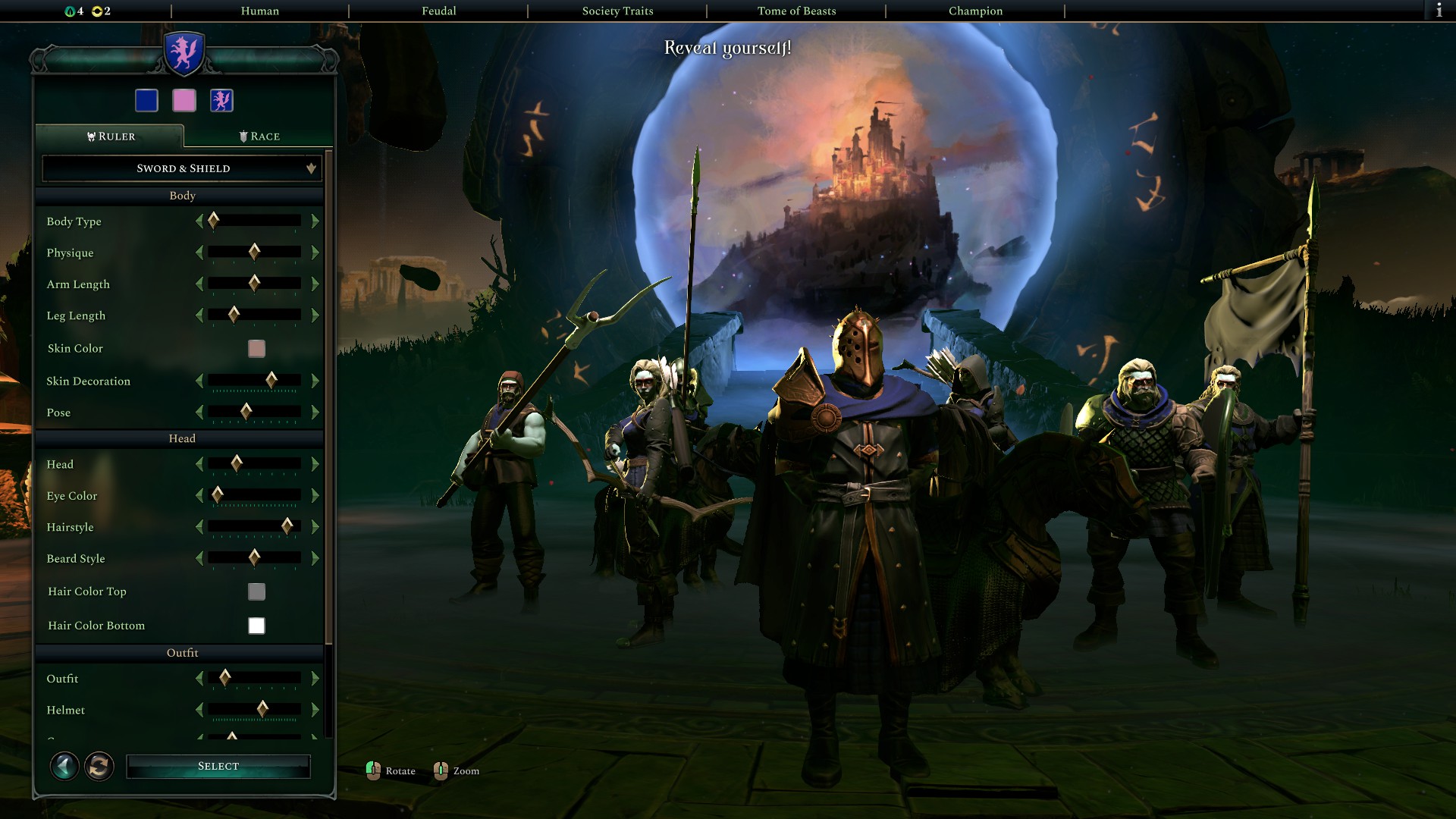Click the gold coin resource icon in the top bar
The width and height of the screenshot is (1456, 819).
pos(97,11)
